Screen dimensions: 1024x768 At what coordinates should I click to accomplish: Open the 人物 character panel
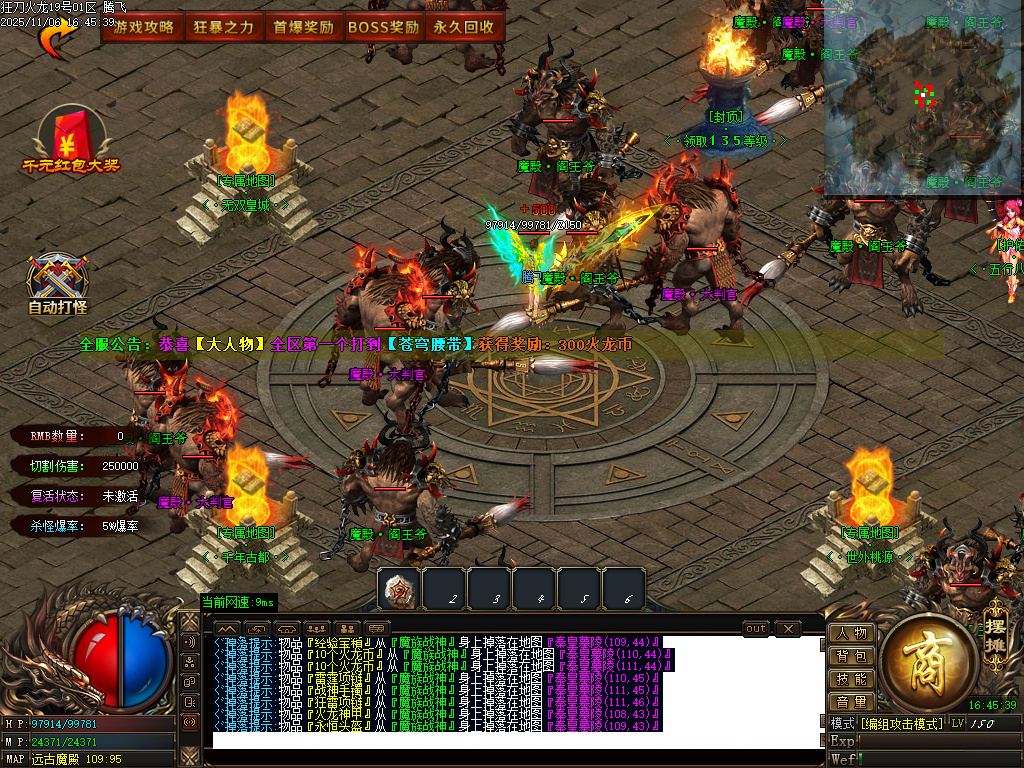pyautogui.click(x=852, y=634)
